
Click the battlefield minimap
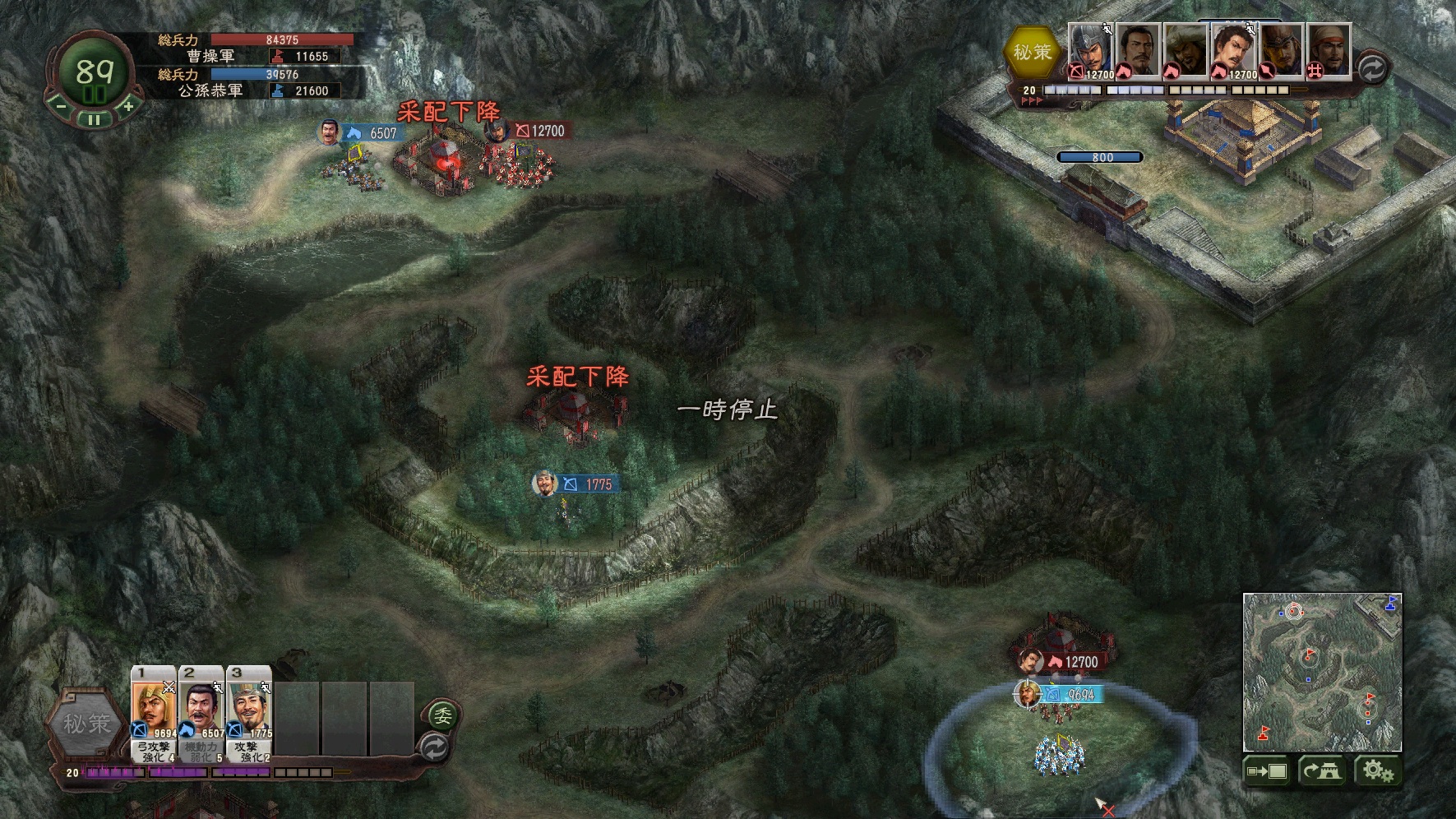click(1321, 672)
